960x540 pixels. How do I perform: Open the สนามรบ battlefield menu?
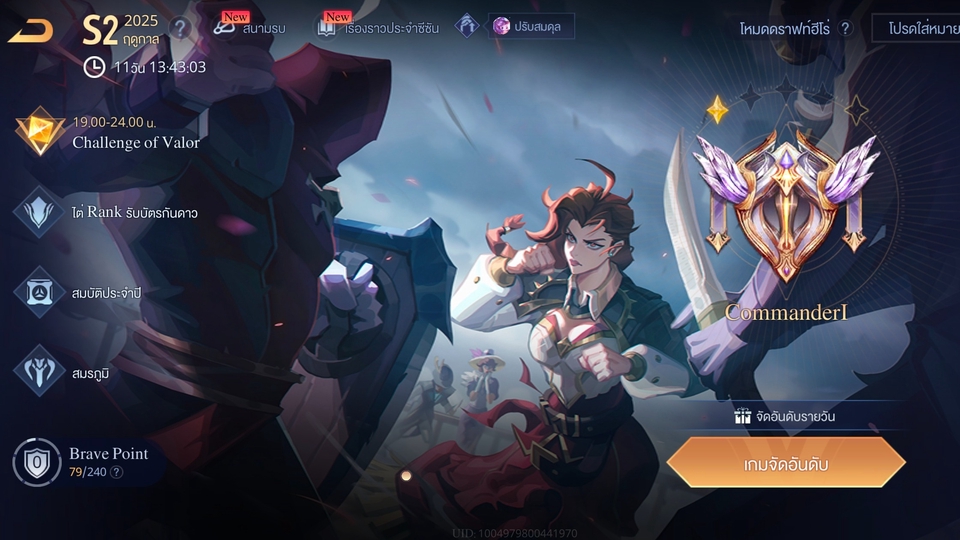(250, 27)
